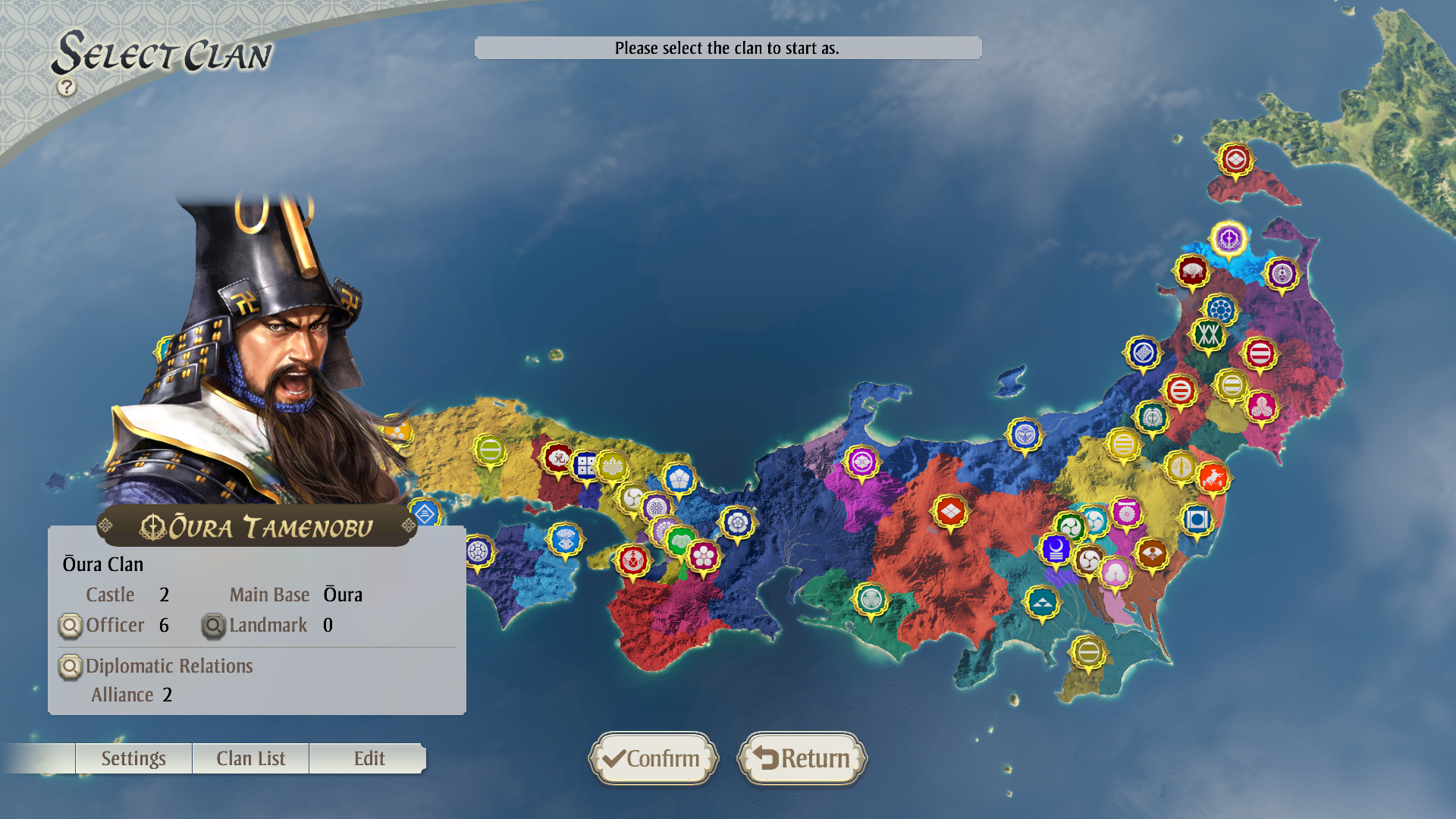Confirm the selected clan
Viewport: 1456px width, 819px height.
[x=653, y=758]
